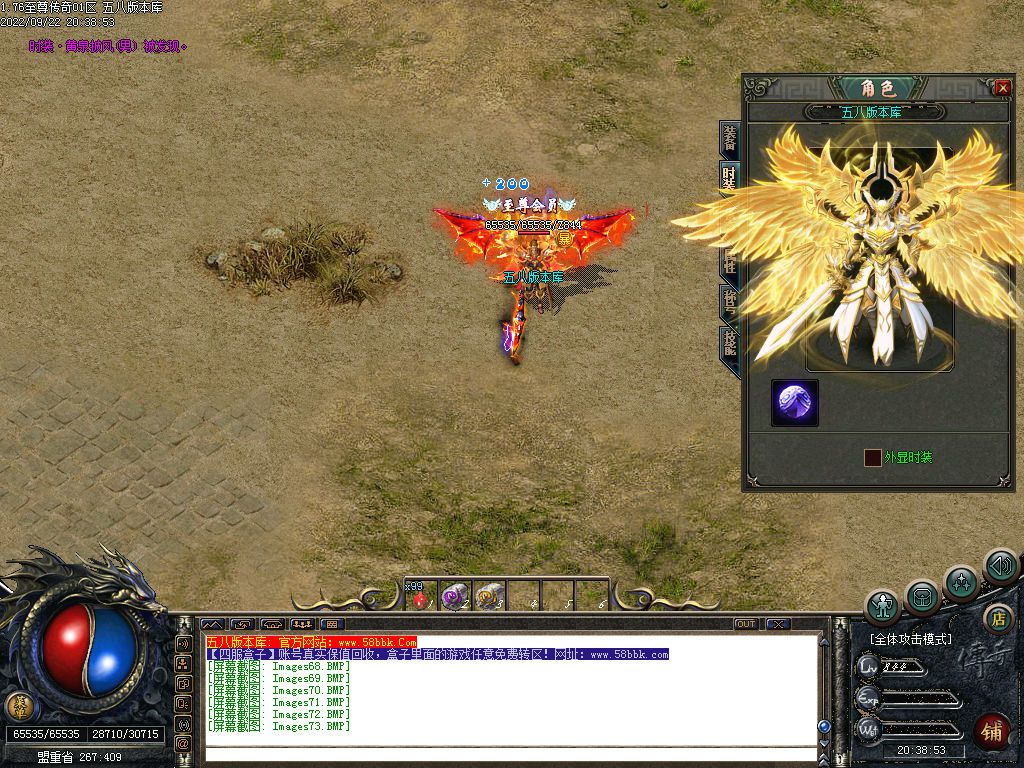The width and height of the screenshot is (1024, 768).
Task: Change the 全体攻击模式 attack mode
Action: pos(910,639)
